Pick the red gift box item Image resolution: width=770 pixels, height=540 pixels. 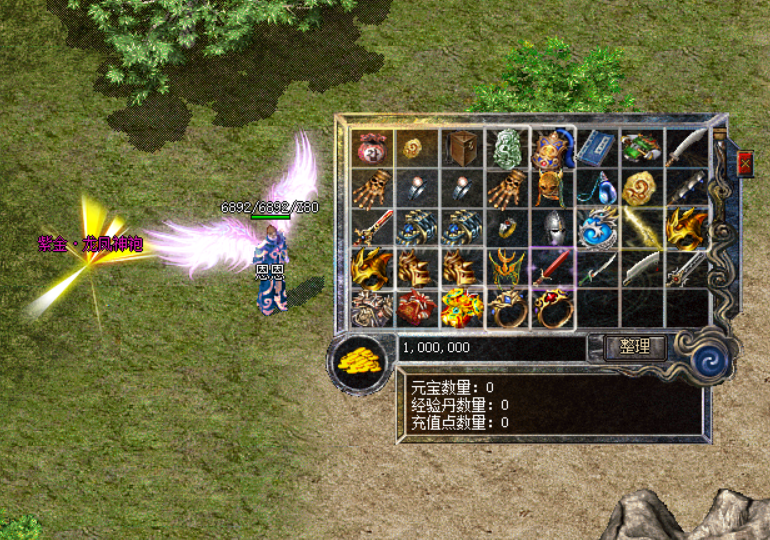416,308
